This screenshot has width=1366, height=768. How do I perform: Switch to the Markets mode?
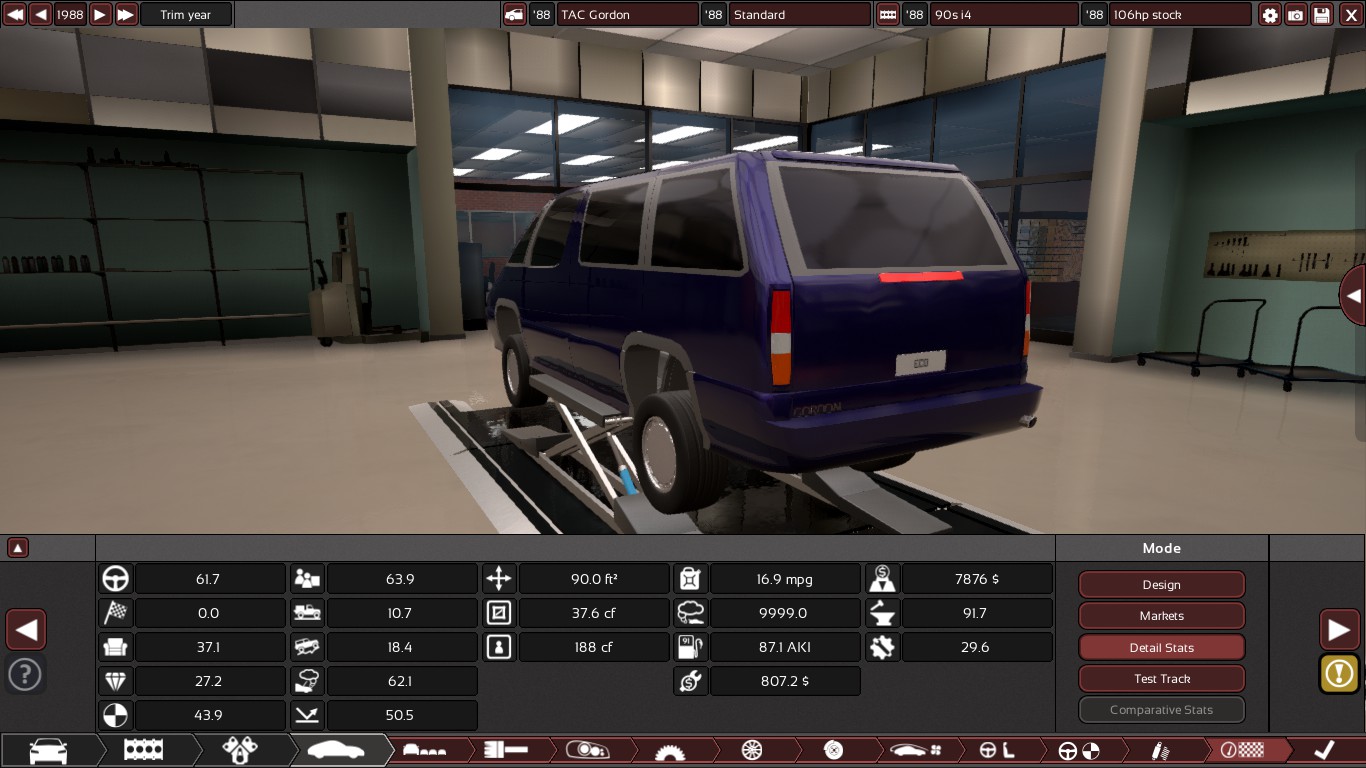(1161, 616)
